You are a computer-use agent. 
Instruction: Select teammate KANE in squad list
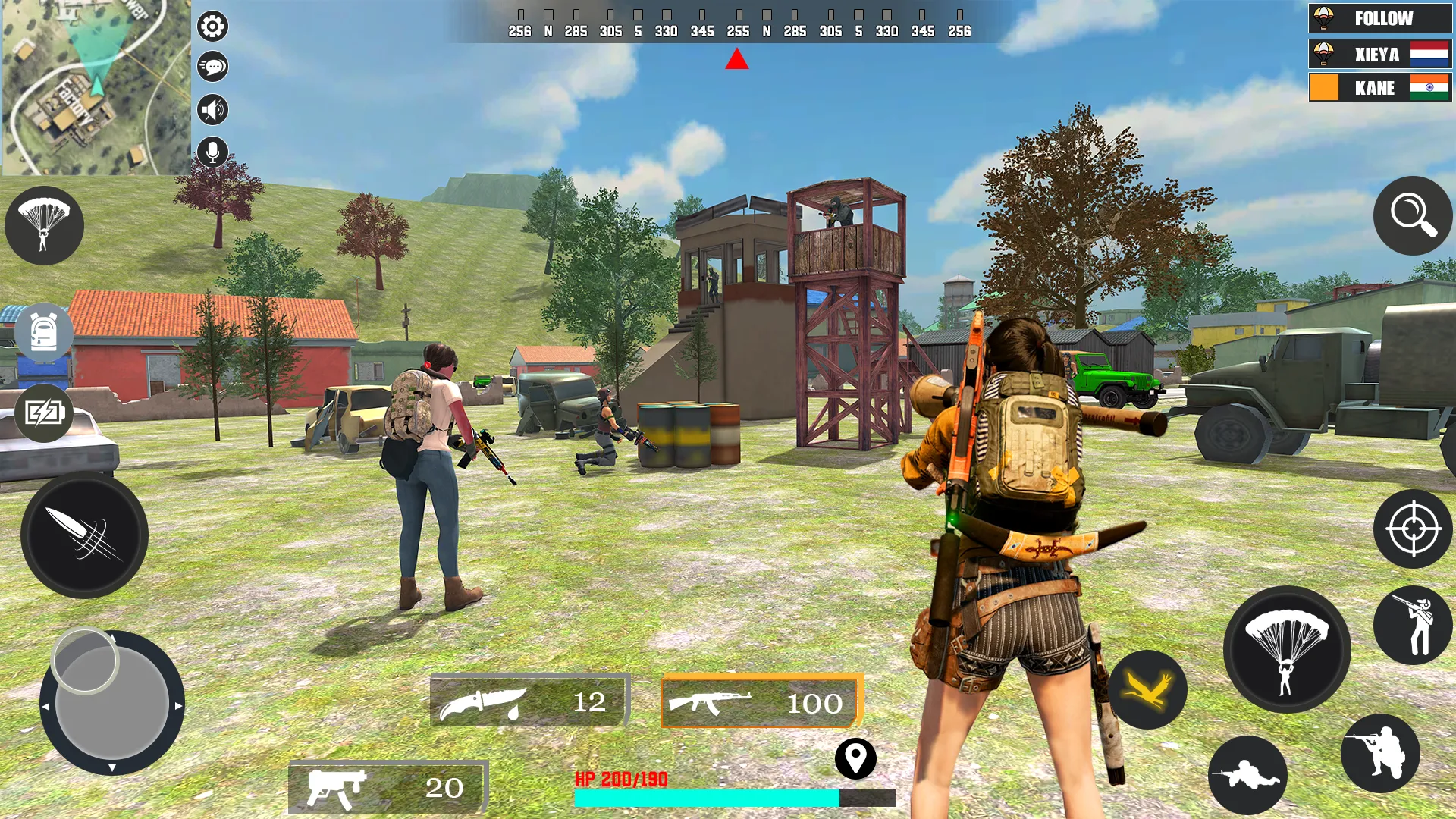(1380, 88)
